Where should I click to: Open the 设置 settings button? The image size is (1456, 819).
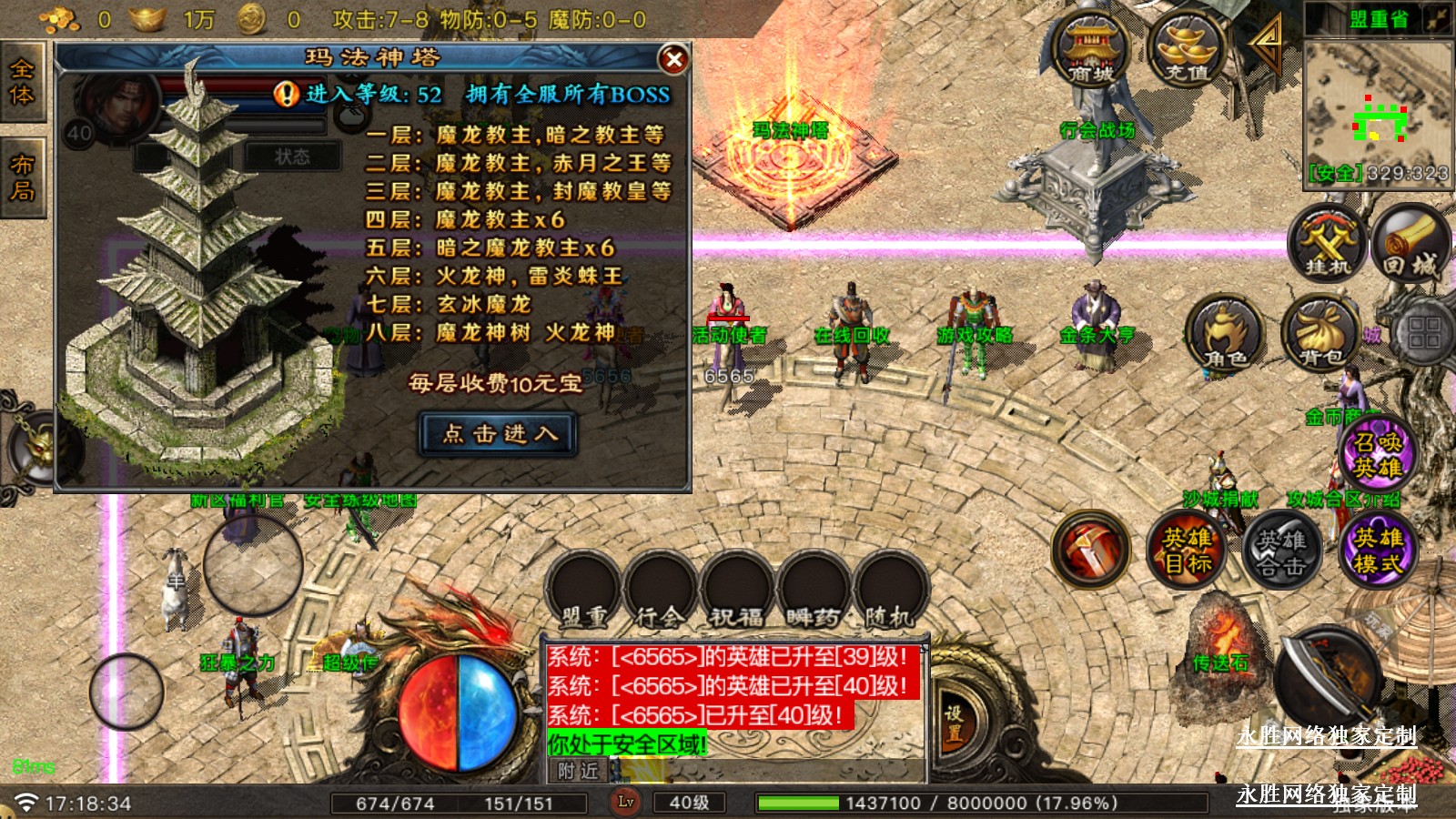[x=953, y=724]
